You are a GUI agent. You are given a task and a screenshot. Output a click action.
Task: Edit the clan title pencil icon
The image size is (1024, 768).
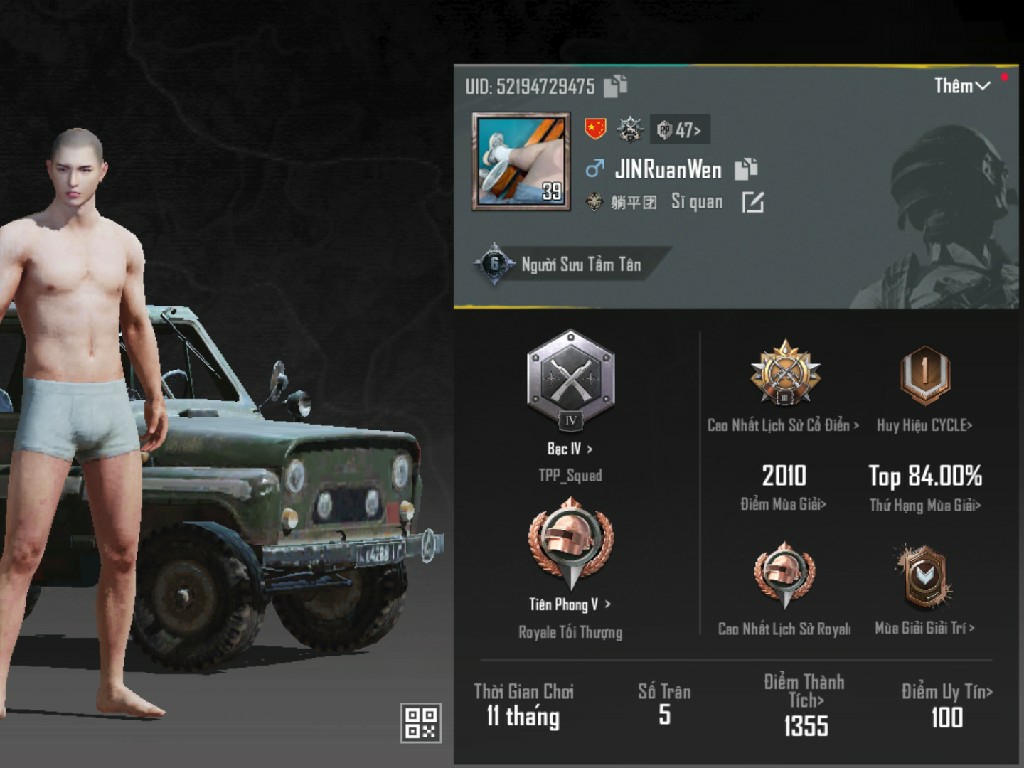(752, 202)
